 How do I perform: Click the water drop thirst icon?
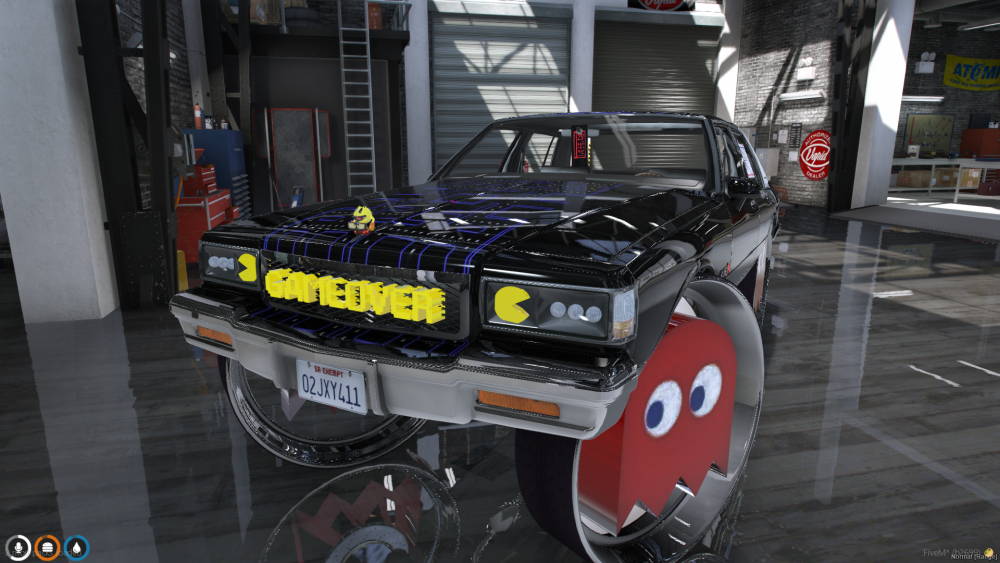coord(76,548)
